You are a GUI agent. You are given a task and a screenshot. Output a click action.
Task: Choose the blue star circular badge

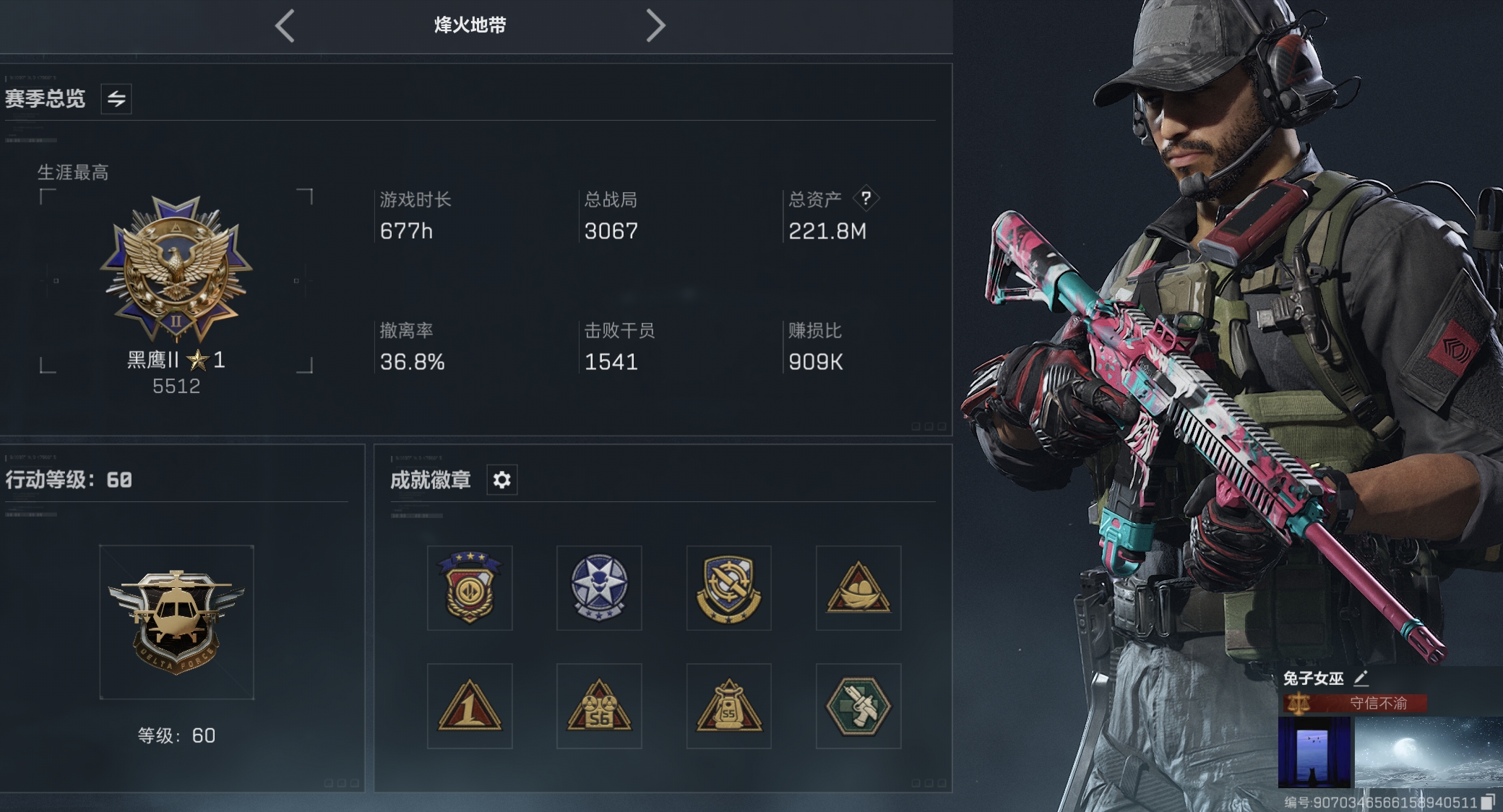(599, 588)
